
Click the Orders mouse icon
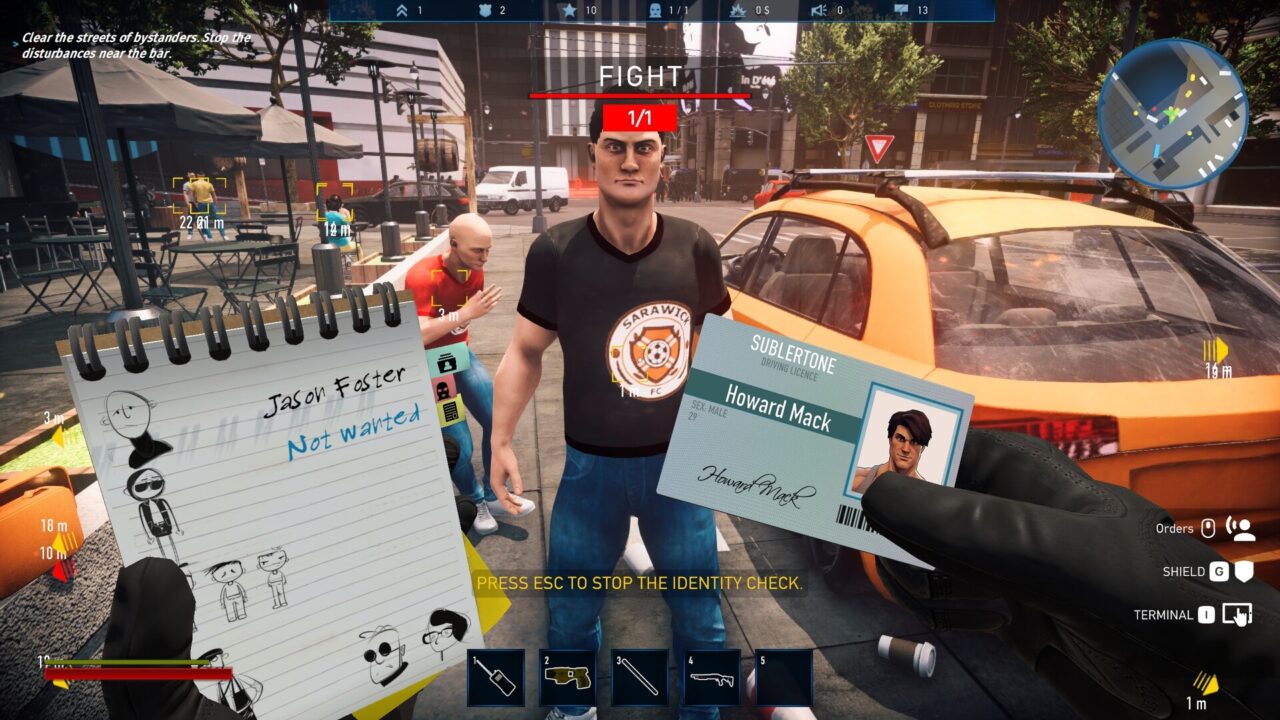(x=1209, y=527)
